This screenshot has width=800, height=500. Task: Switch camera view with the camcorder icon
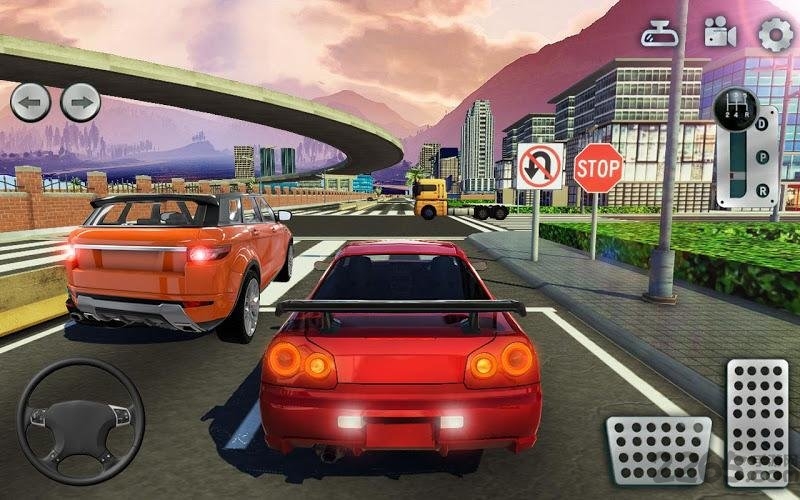pyautogui.click(x=719, y=33)
